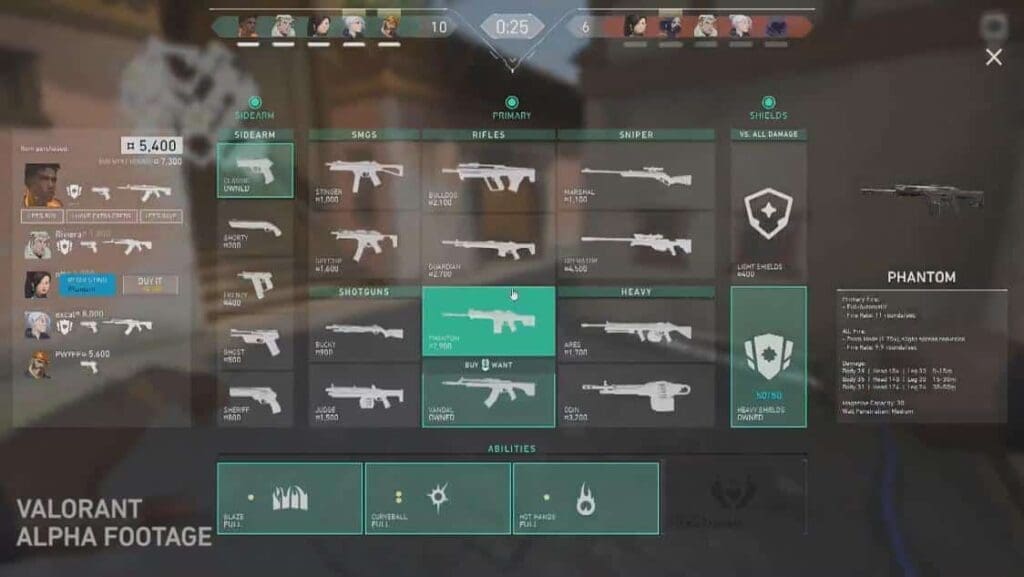Select the Classic sidearm slot

click(x=255, y=170)
